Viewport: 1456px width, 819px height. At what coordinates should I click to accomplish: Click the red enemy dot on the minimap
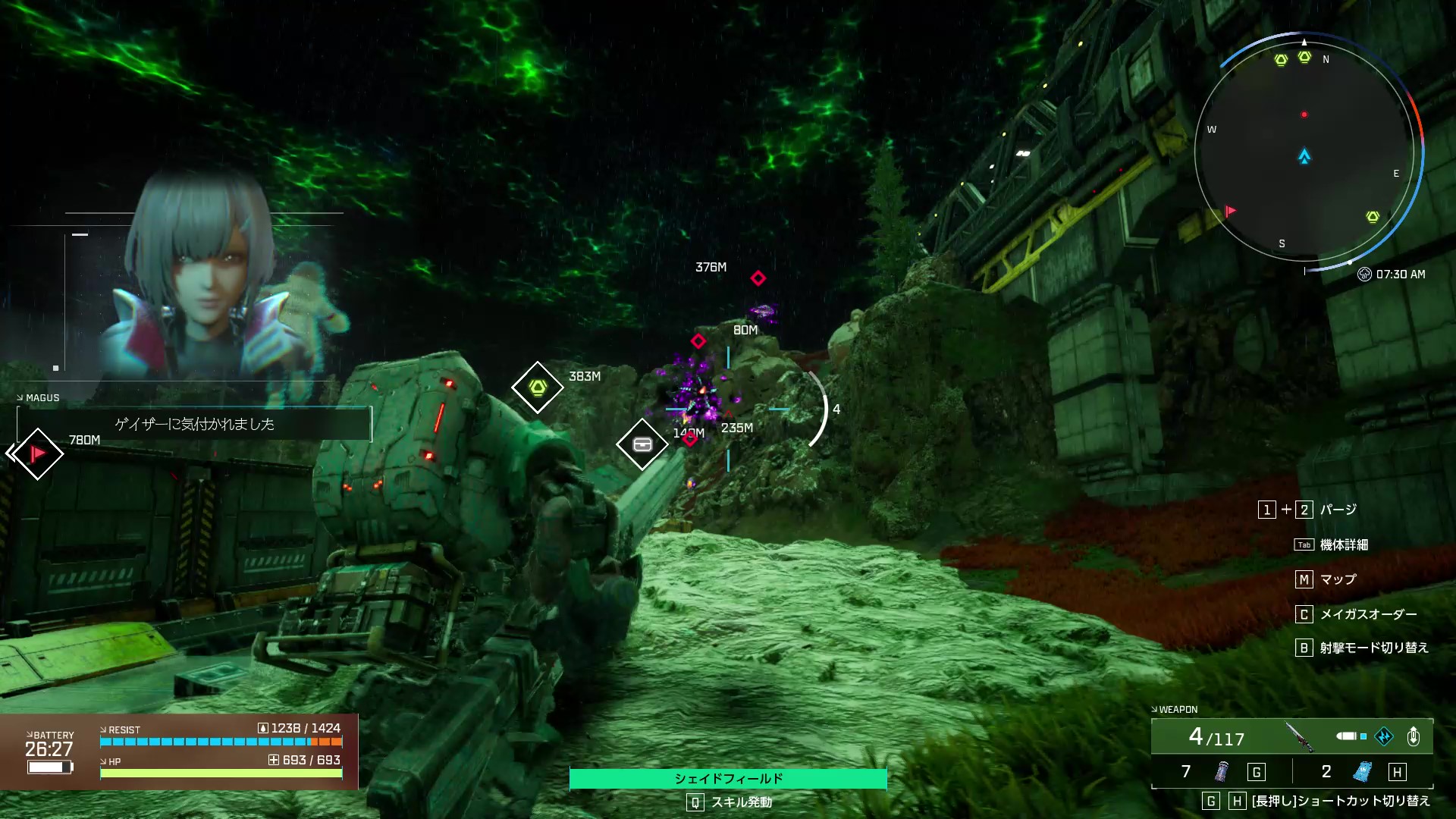pos(1304,115)
